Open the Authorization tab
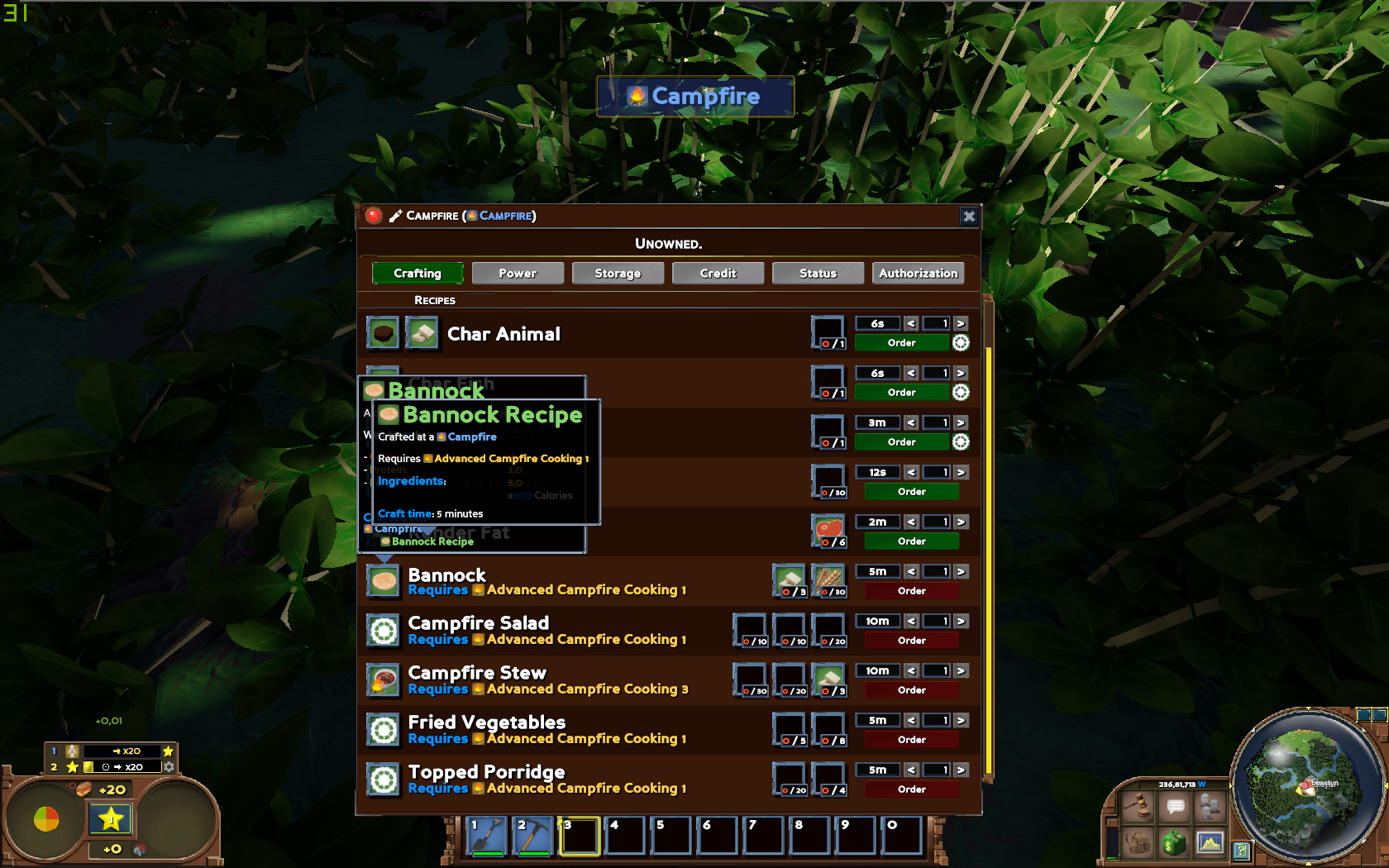Viewport: 1389px width, 868px height. pyautogui.click(x=918, y=273)
